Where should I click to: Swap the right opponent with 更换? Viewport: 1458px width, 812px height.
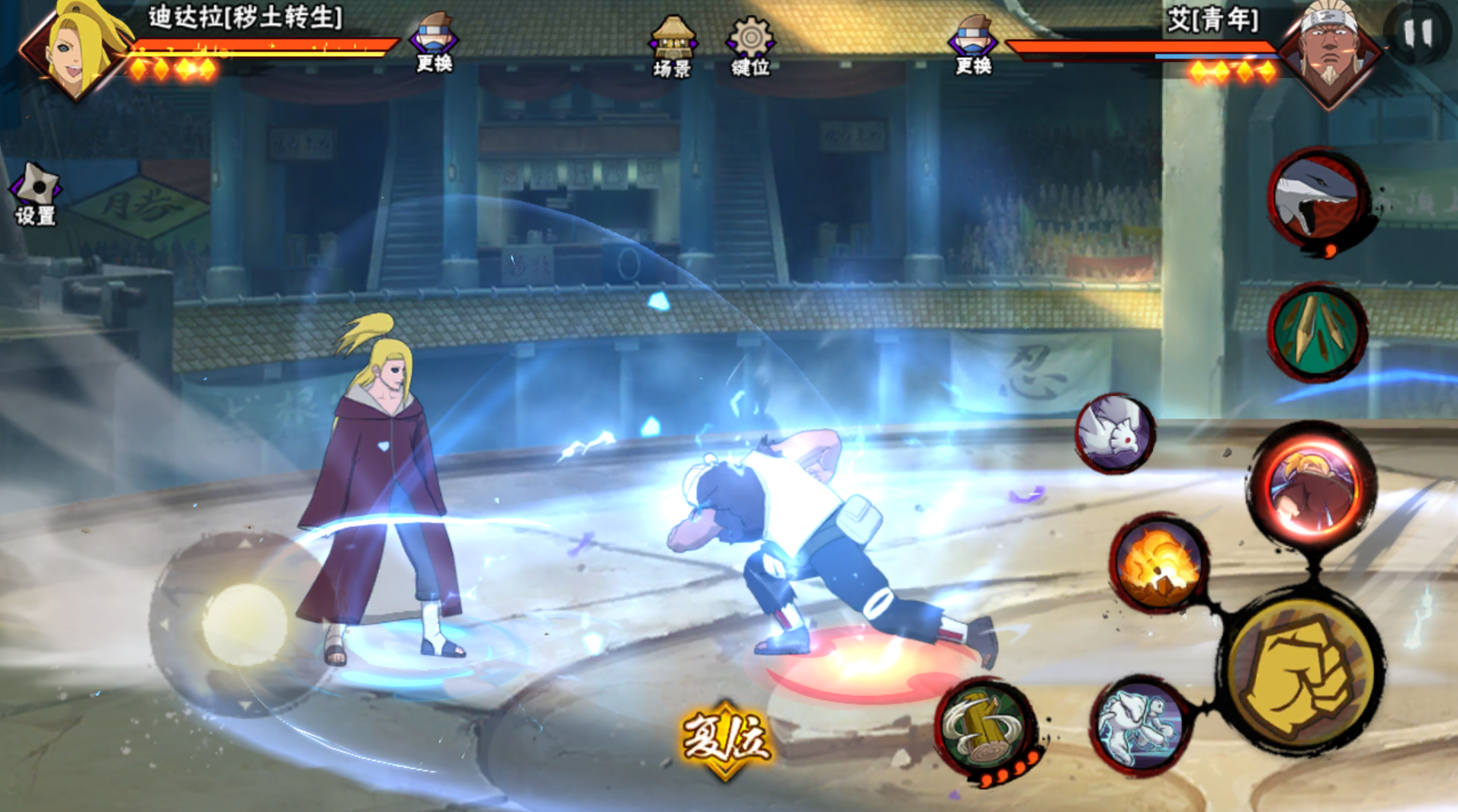coord(972,46)
